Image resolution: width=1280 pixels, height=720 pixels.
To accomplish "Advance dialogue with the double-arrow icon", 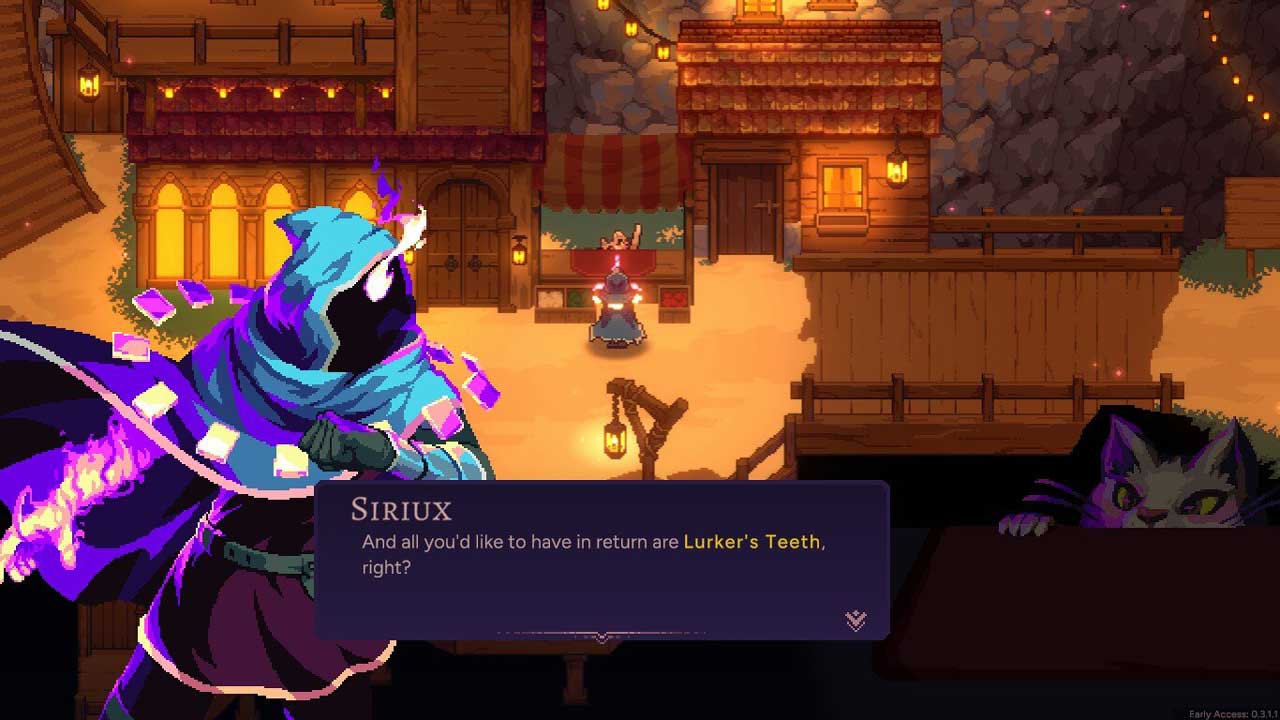I will 856,621.
